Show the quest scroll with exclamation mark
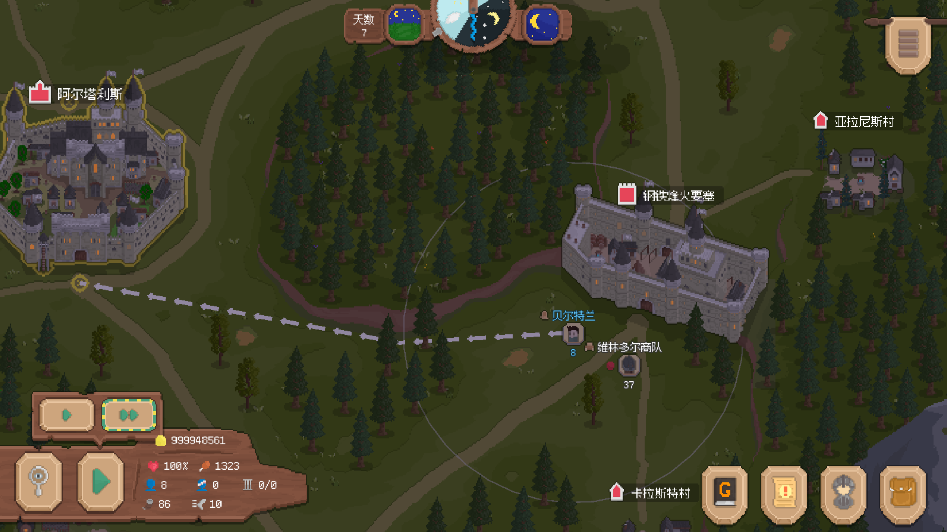This screenshot has height=532, width=947. pos(785,492)
